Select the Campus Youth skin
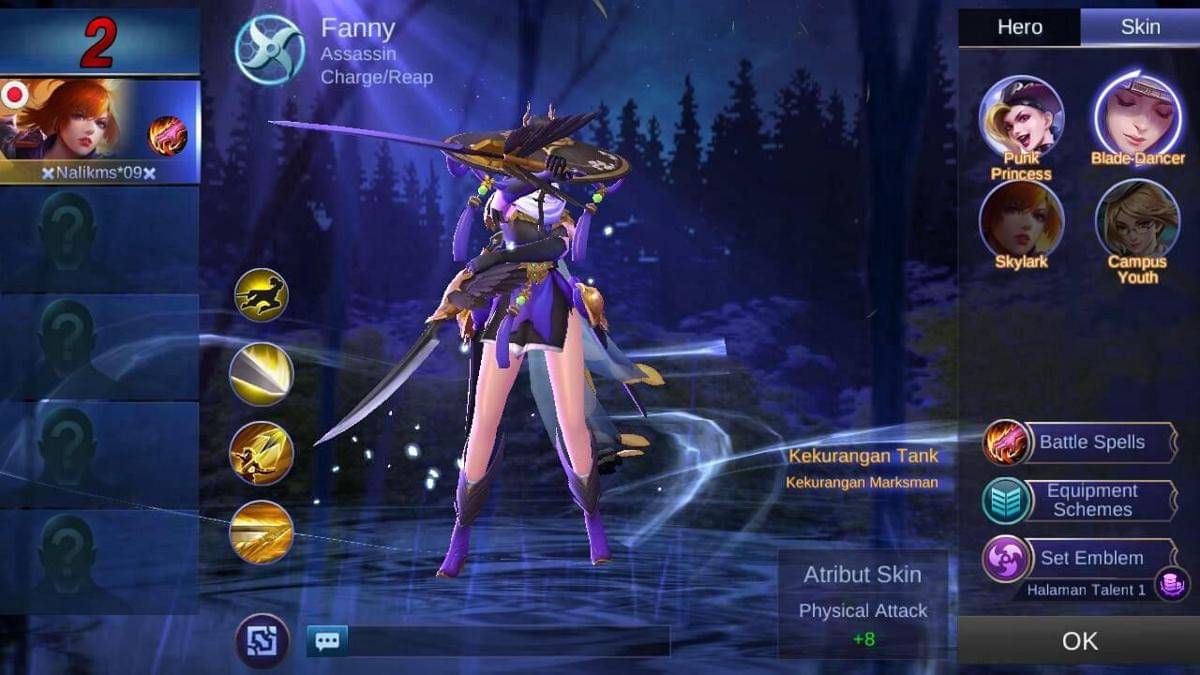 click(x=1137, y=221)
